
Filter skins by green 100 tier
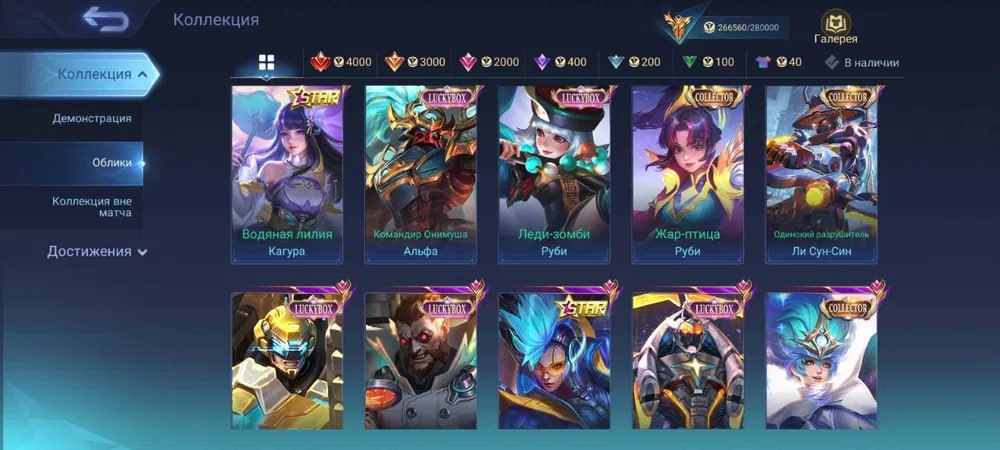[708, 62]
